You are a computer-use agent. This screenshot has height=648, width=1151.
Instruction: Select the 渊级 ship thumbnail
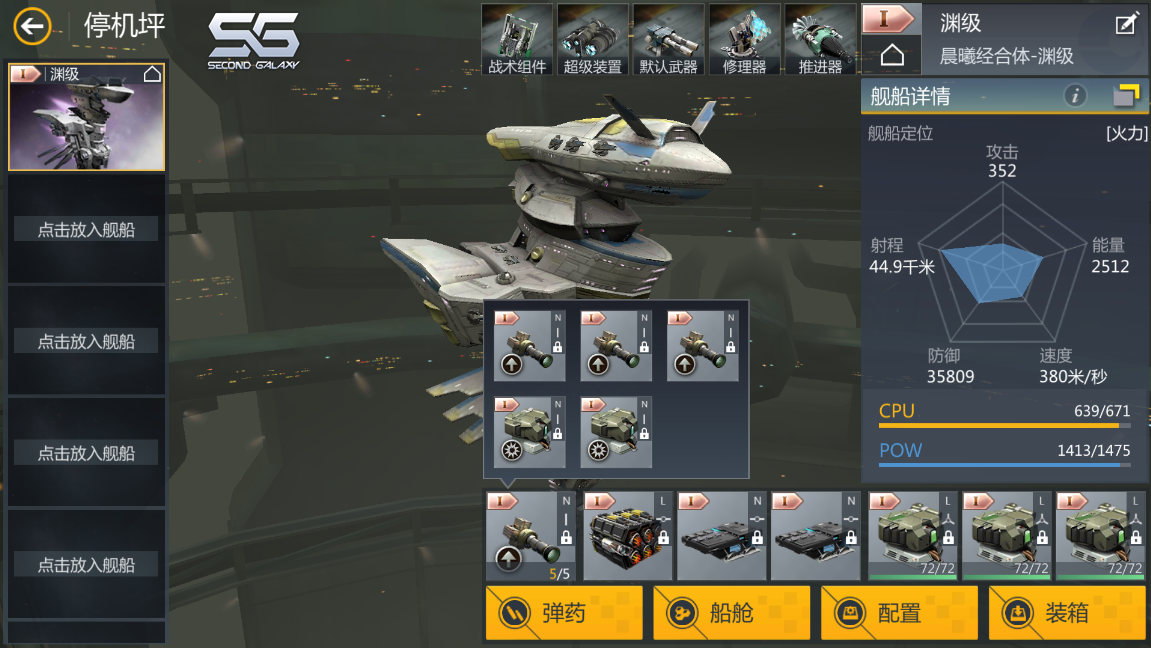[x=87, y=117]
